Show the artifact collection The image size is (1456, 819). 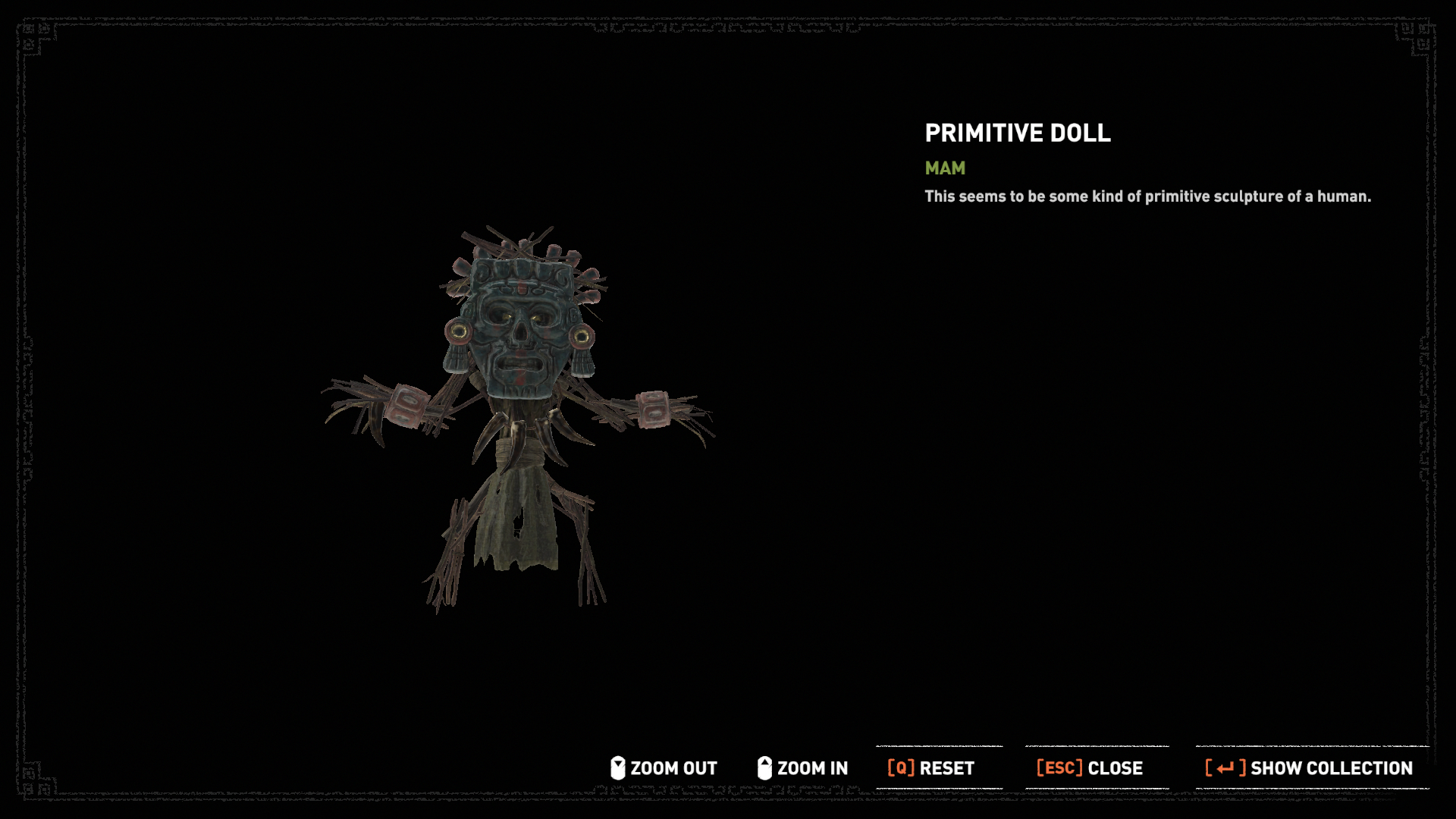point(1309,768)
